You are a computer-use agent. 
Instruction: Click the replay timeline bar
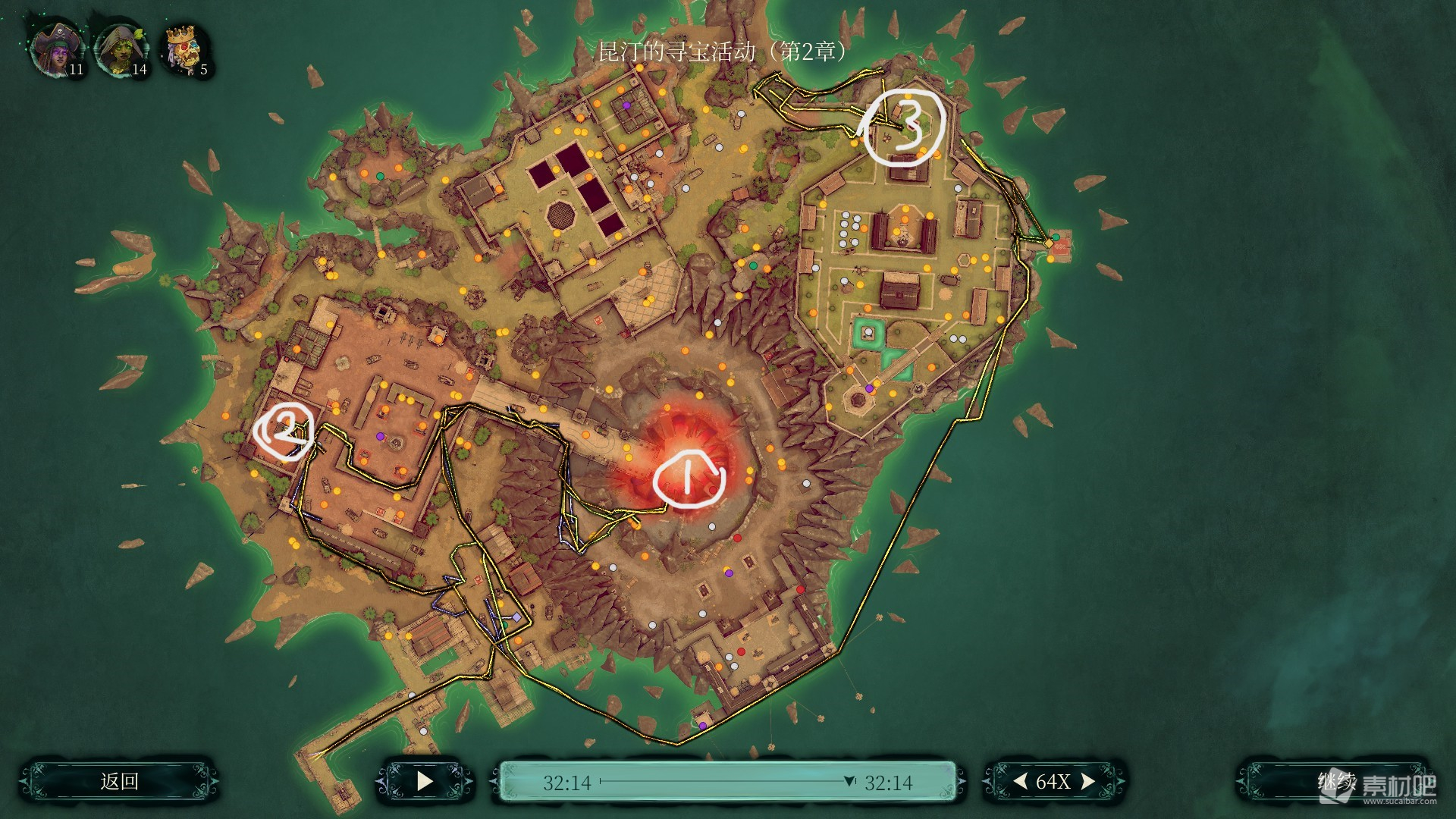tap(726, 781)
